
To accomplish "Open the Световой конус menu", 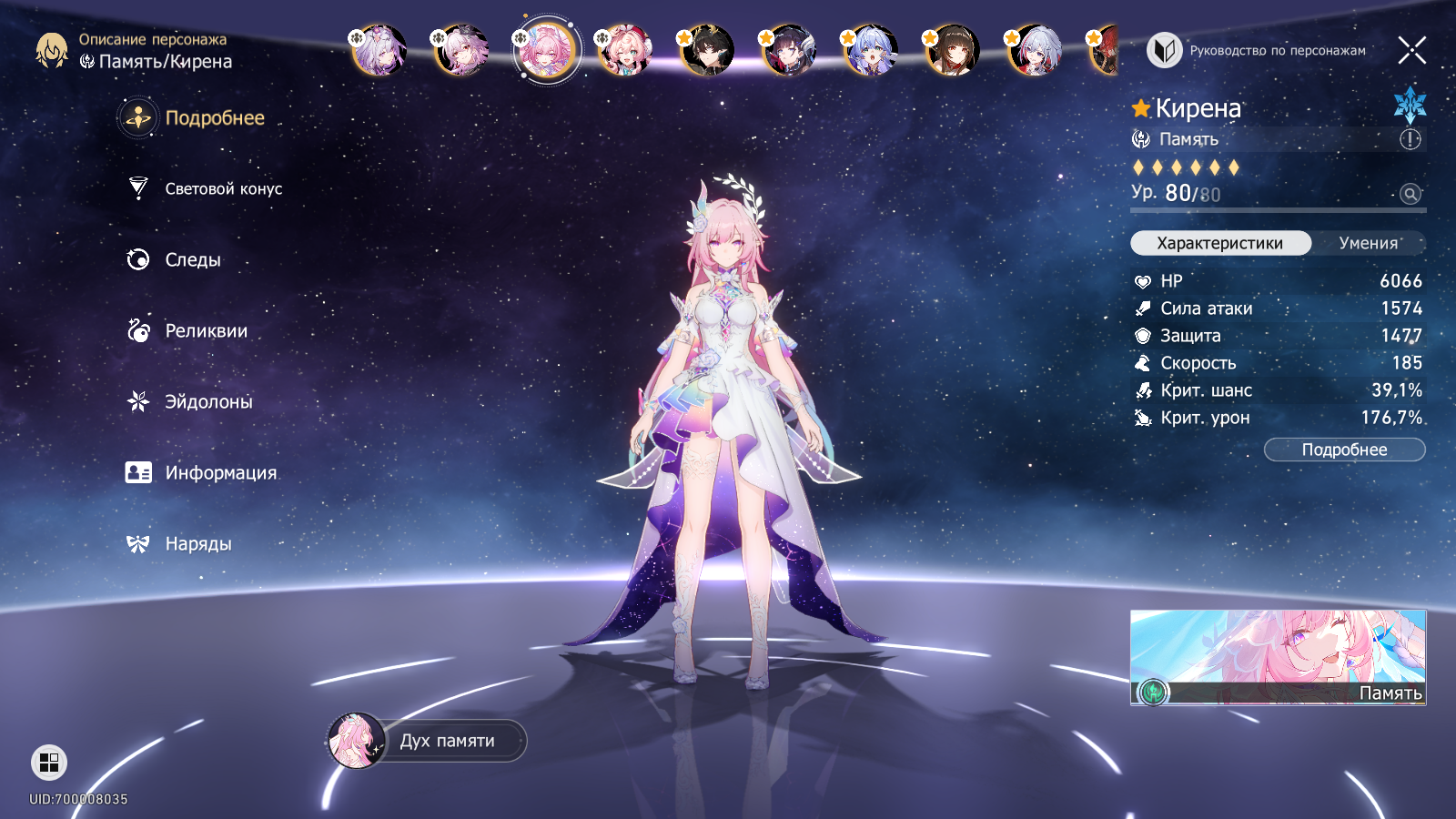I will coord(223,188).
